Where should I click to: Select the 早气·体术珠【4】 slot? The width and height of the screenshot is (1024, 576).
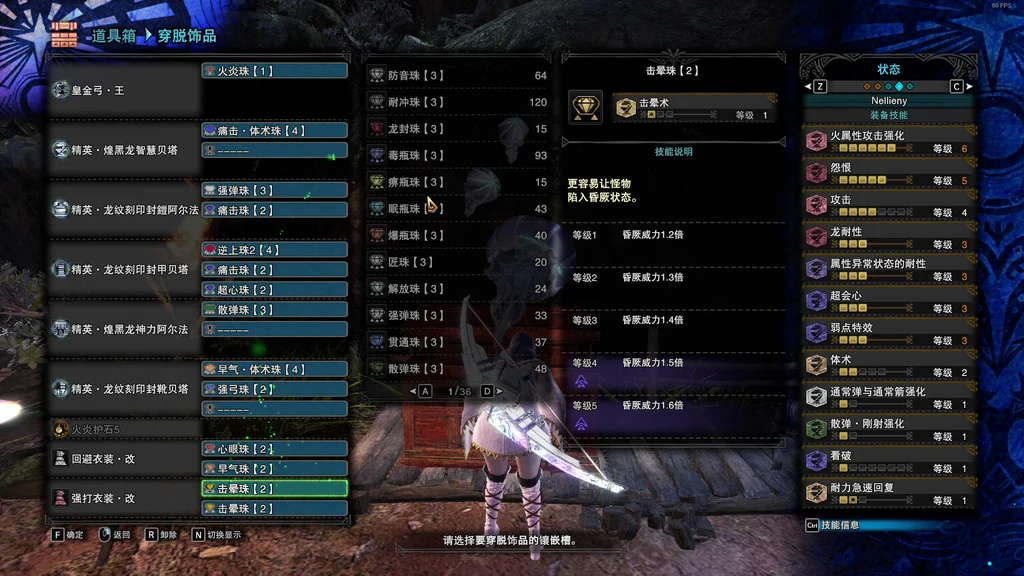(274, 369)
